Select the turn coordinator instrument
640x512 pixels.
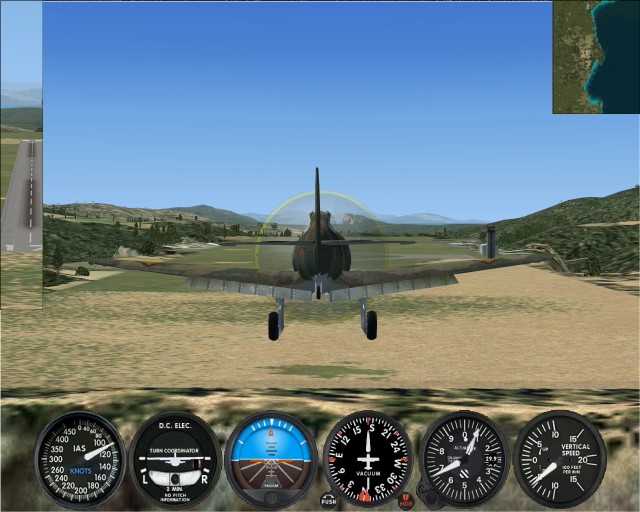173,459
